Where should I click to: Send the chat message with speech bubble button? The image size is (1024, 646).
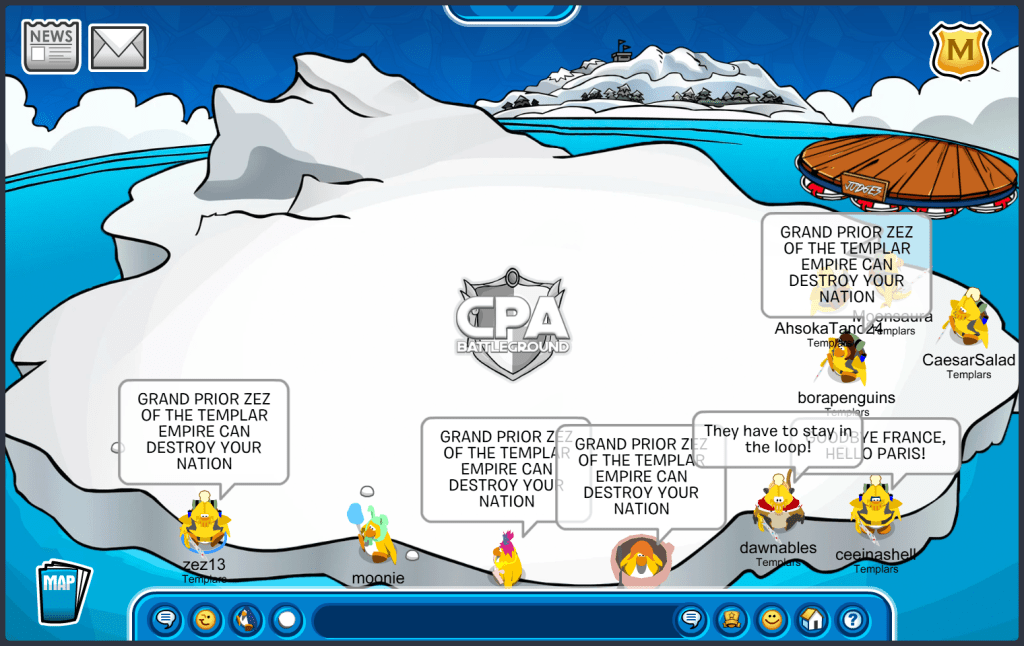[690, 621]
